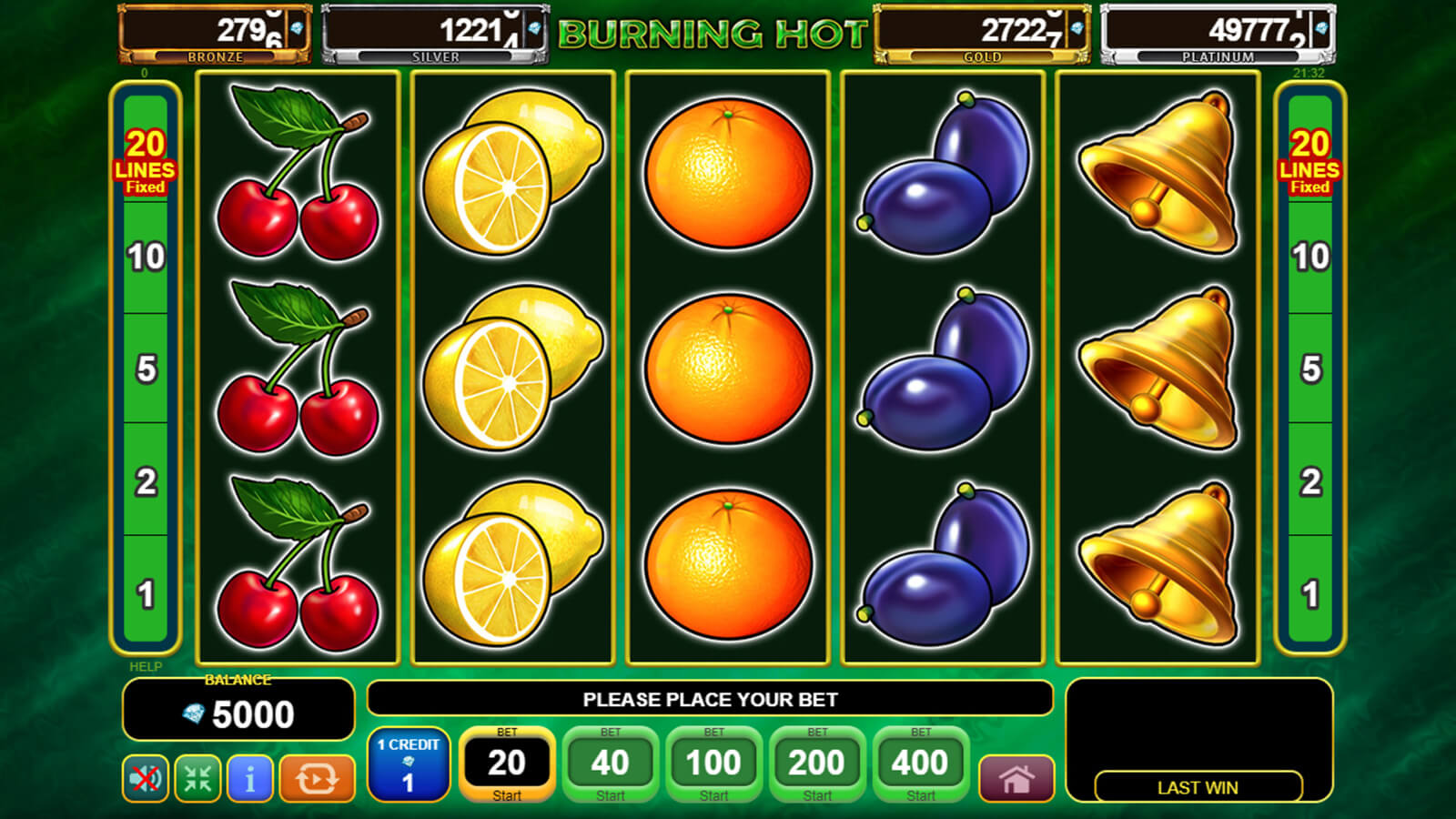Pick the 400 bet Start button
Viewport: 1456px width, 819px height.
coord(920,764)
